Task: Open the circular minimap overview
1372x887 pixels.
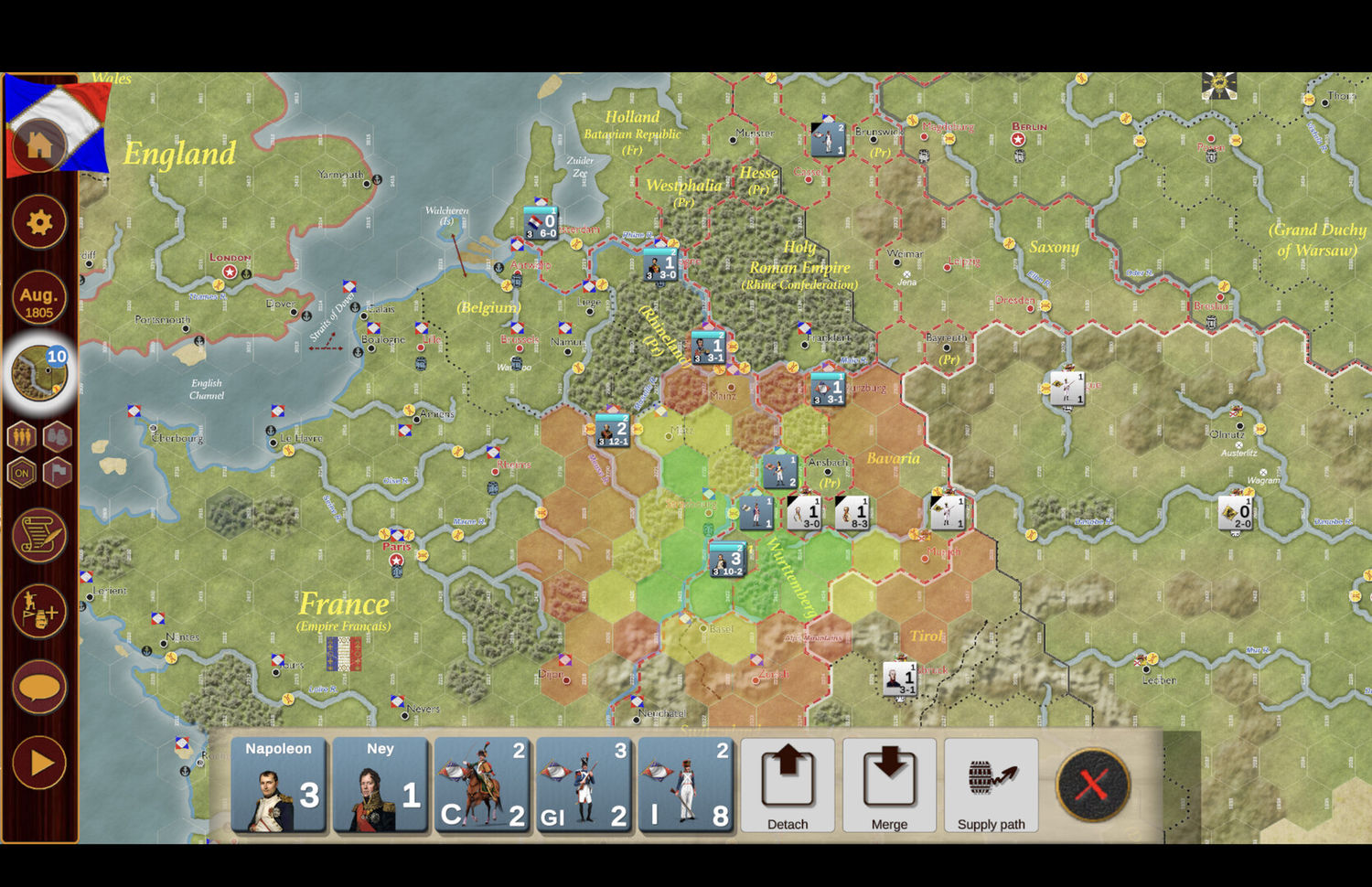Action: point(40,373)
